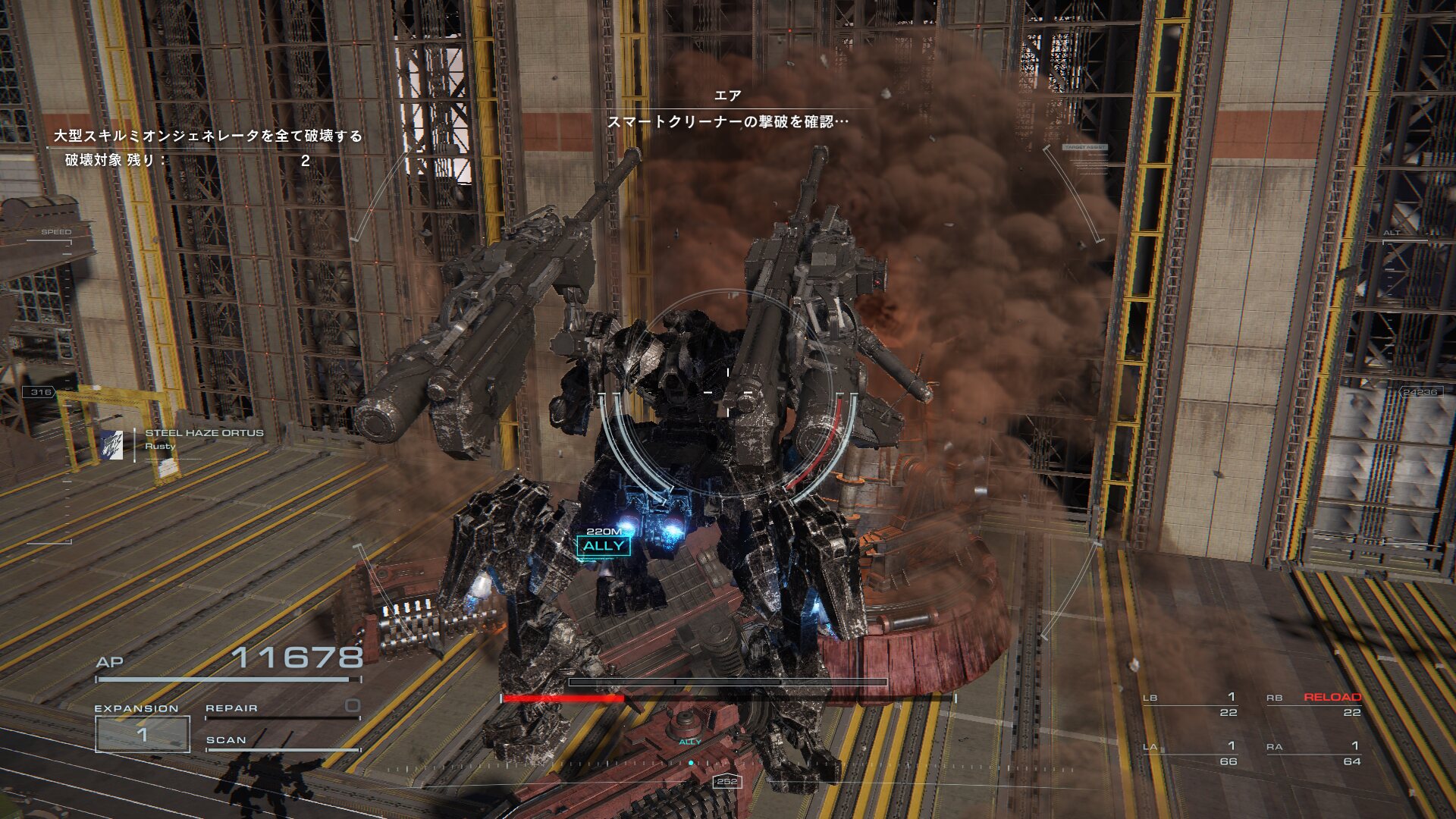Click the compass heading indicator reading 252

click(726, 781)
